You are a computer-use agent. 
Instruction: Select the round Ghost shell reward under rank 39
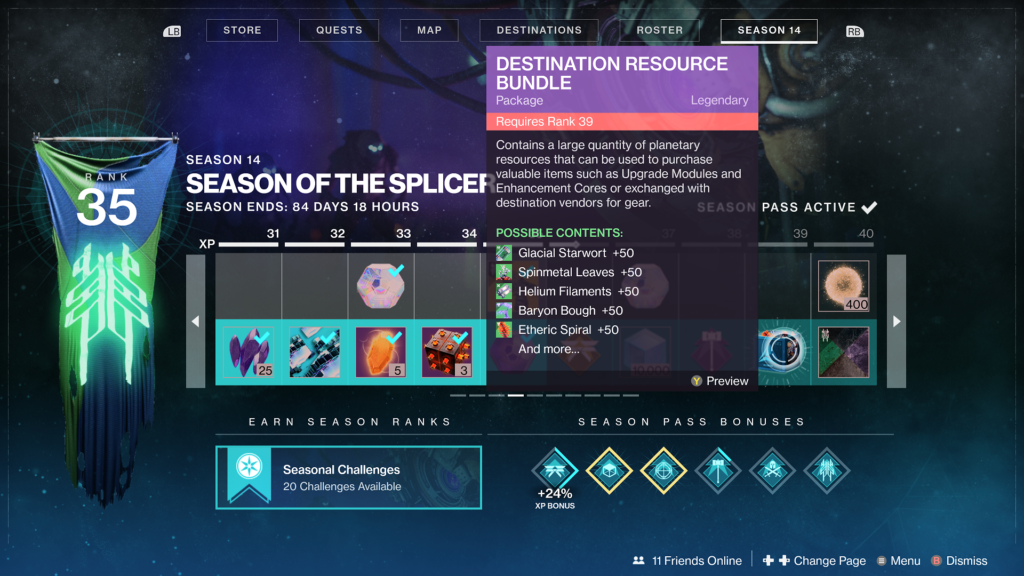click(781, 352)
